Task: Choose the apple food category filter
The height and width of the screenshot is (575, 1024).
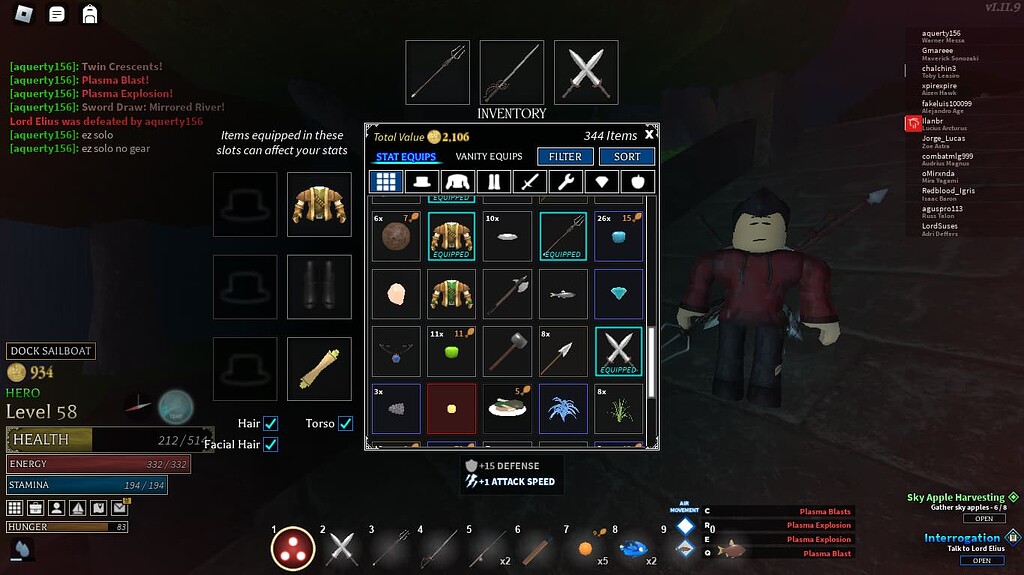Action: coord(637,182)
